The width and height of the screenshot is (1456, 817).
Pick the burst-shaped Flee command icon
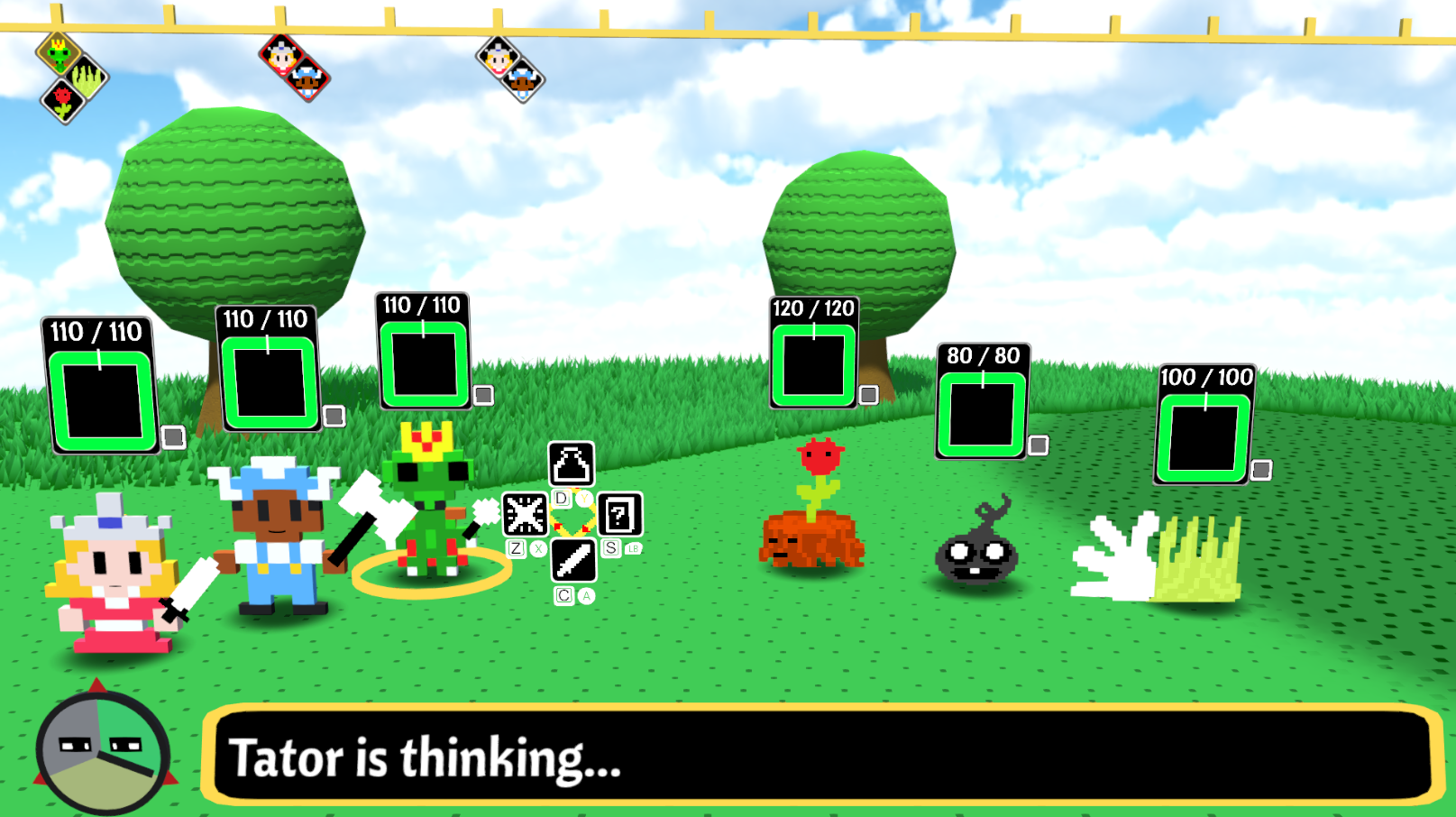[524, 515]
